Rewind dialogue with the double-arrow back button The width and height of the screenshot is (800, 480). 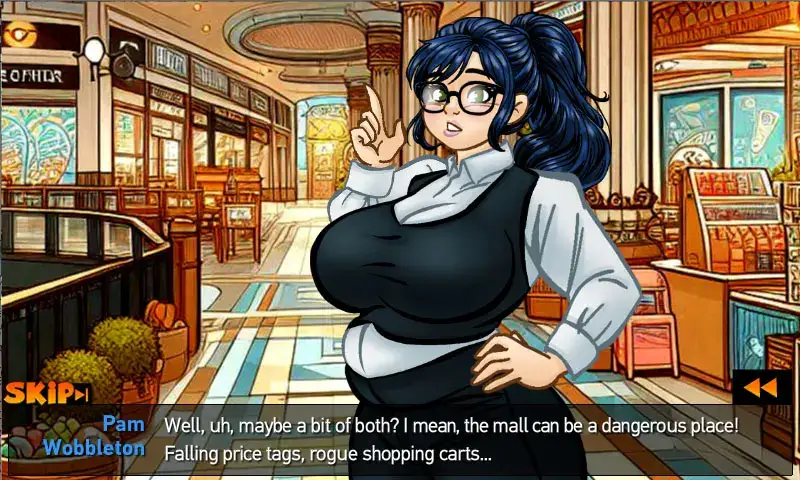coord(761,387)
